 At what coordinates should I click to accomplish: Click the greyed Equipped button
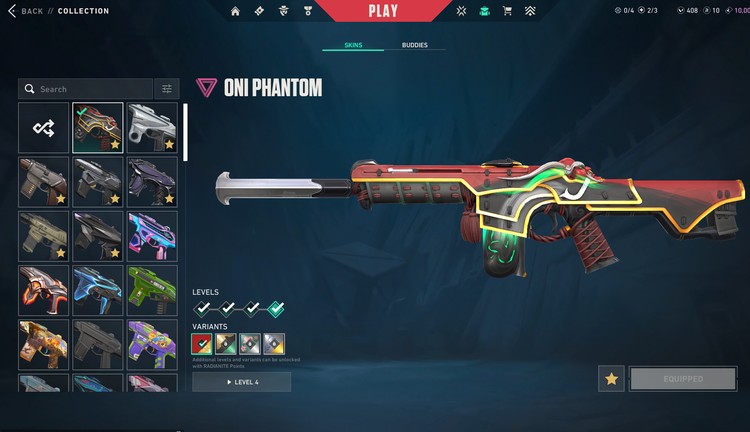pos(683,379)
